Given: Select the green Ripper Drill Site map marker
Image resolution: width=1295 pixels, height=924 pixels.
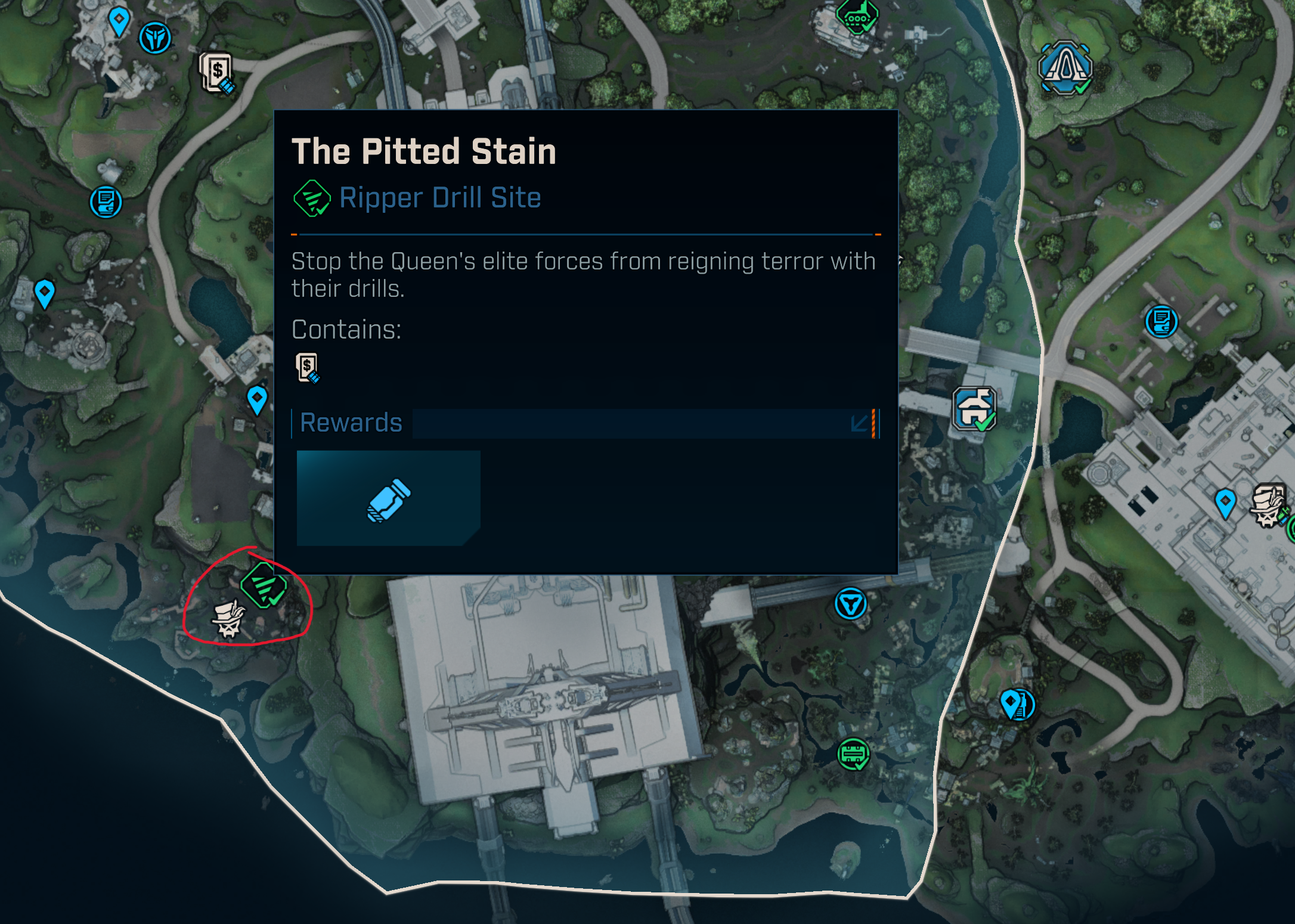Looking at the screenshot, I should 264,585.
